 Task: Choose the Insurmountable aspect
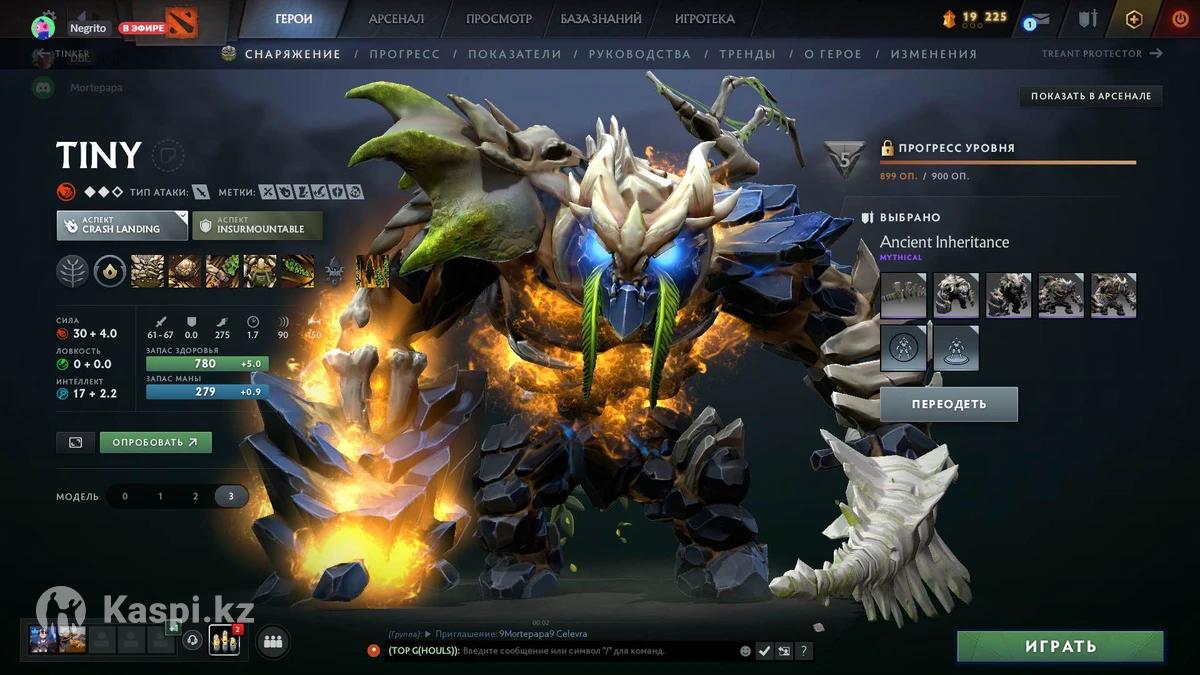[x=257, y=225]
